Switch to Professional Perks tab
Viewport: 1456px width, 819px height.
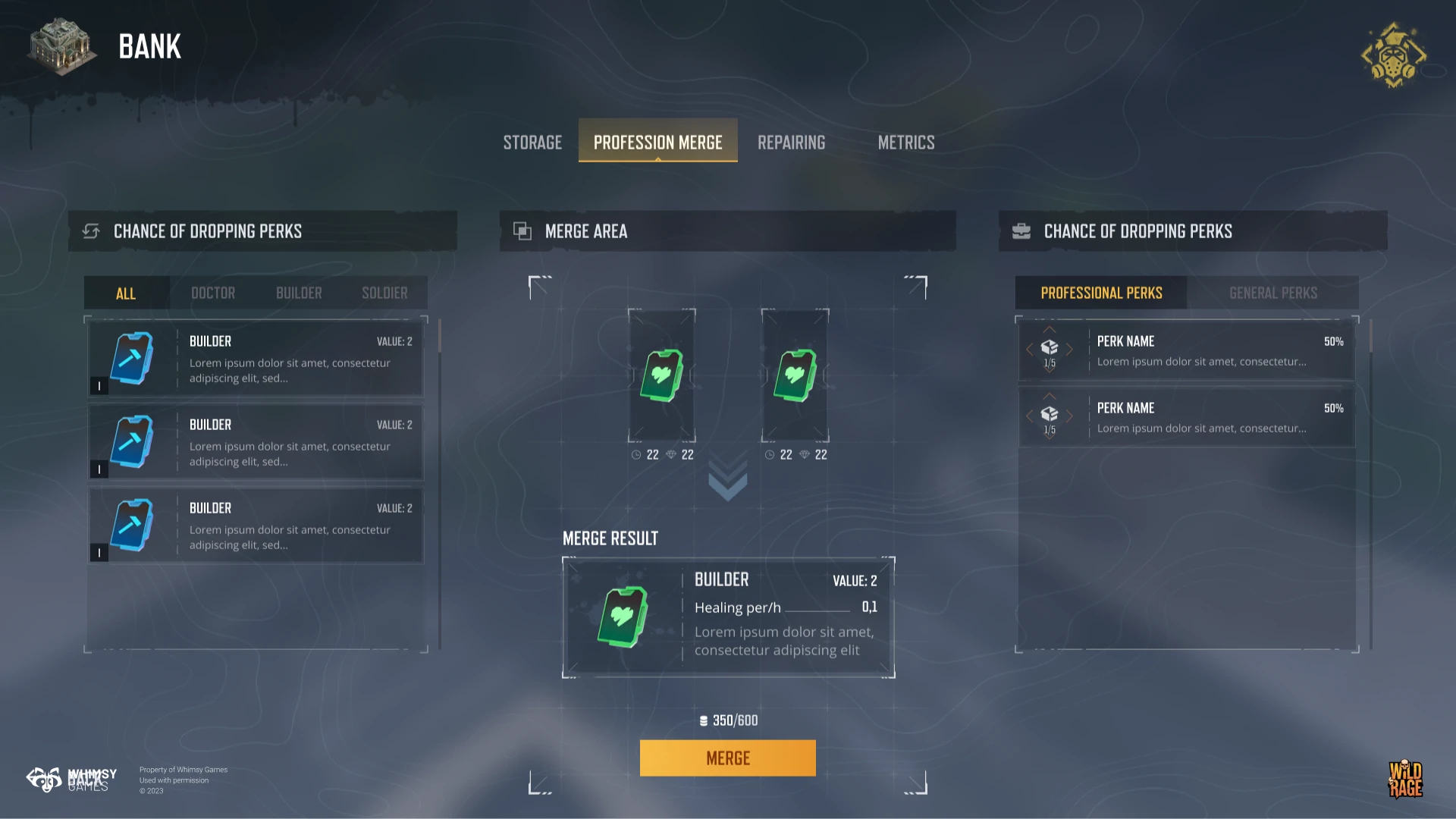pos(1101,293)
